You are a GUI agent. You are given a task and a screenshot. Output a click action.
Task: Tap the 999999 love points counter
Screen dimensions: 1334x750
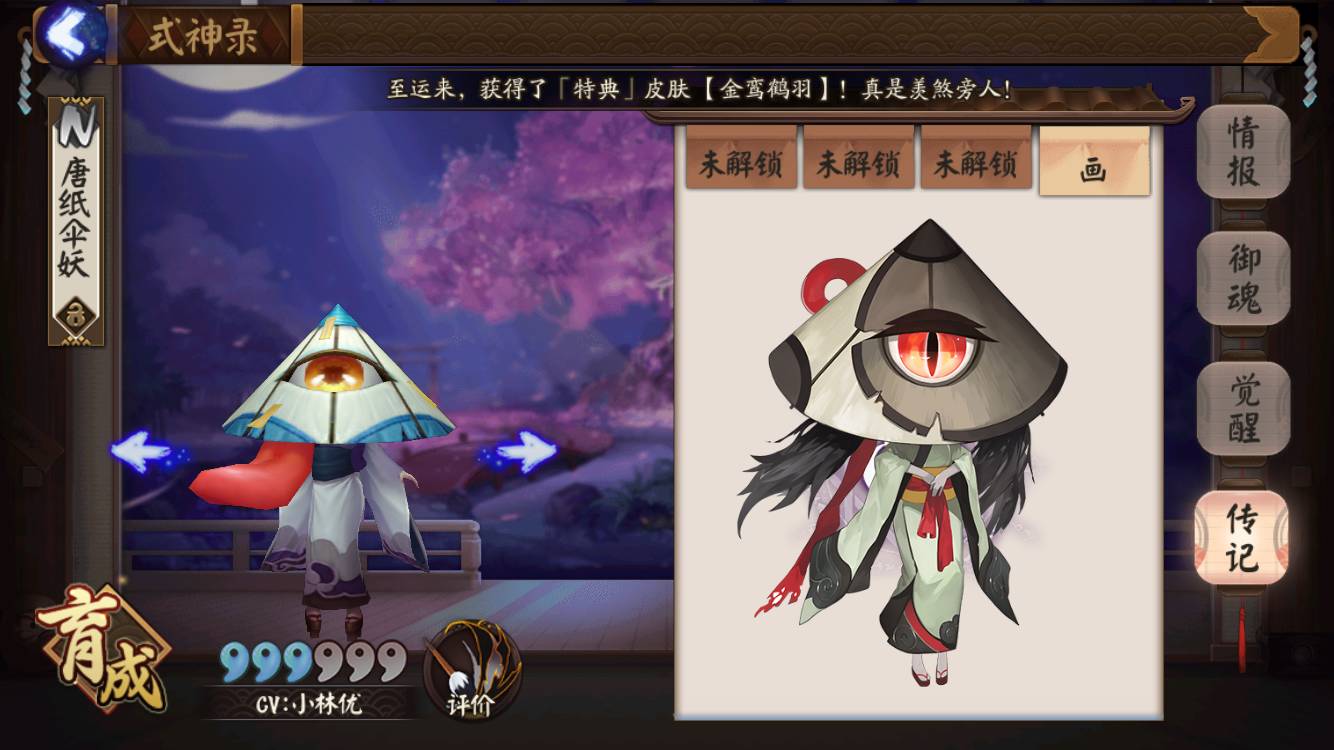pyautogui.click(x=305, y=662)
